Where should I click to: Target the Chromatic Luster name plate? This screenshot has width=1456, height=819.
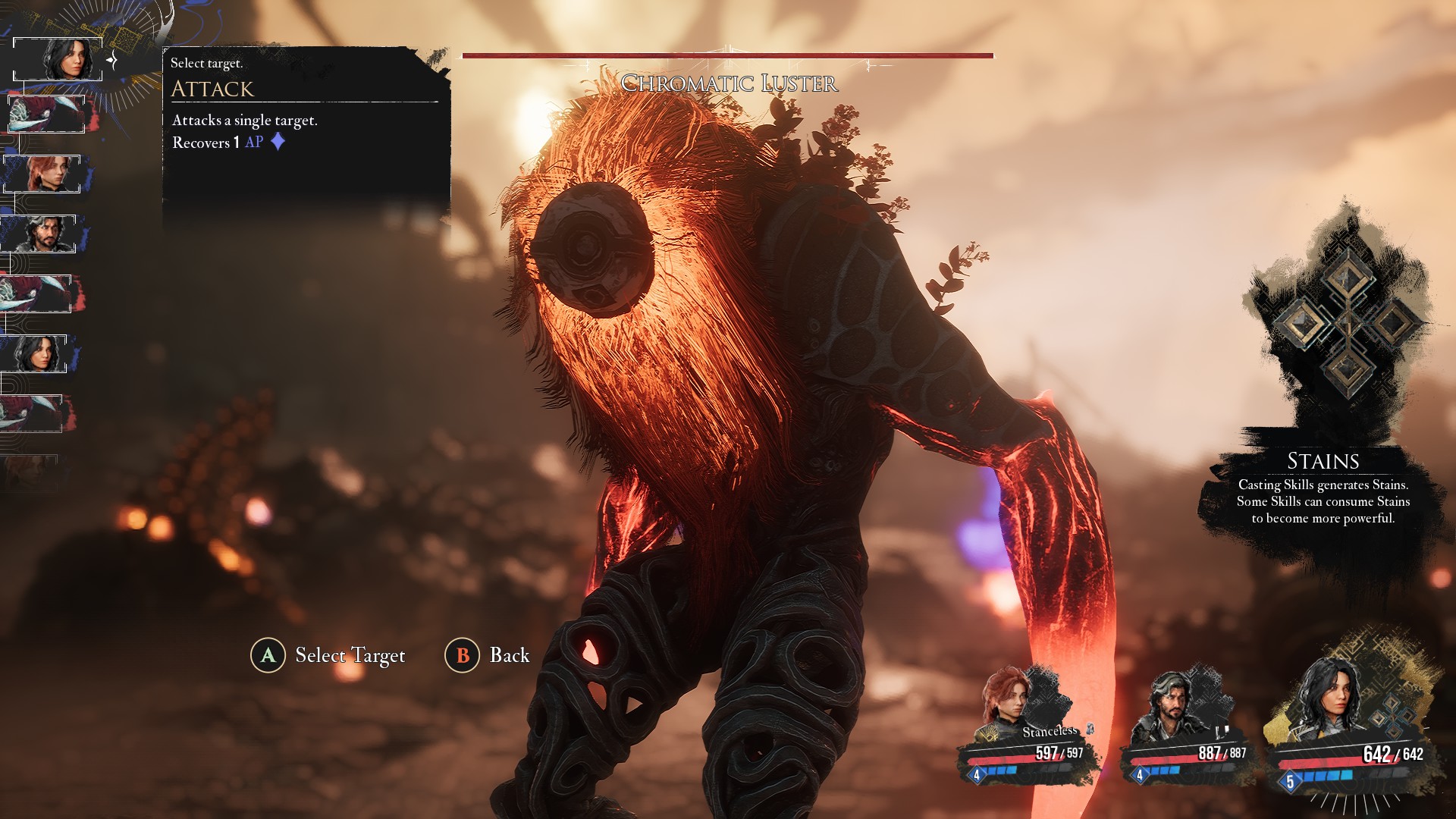[729, 83]
